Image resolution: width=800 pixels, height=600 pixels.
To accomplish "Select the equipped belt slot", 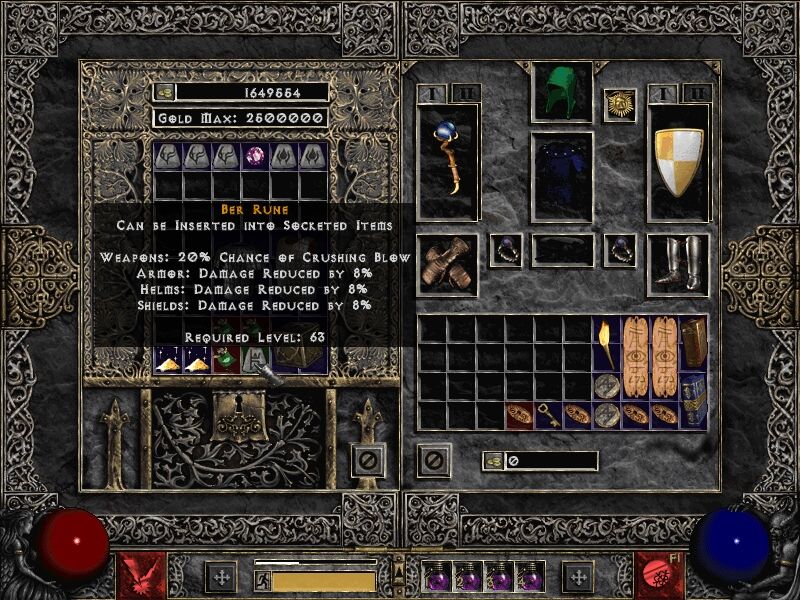I will click(561, 249).
